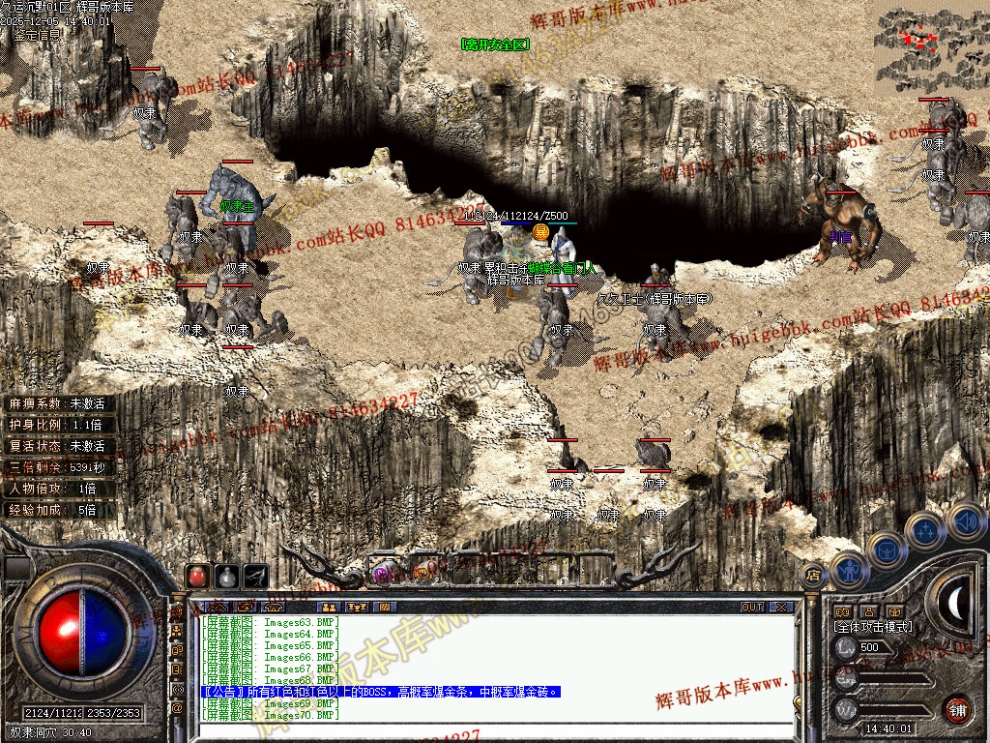Open the sparkle skills round button
The width and height of the screenshot is (990, 743).
[x=925, y=530]
